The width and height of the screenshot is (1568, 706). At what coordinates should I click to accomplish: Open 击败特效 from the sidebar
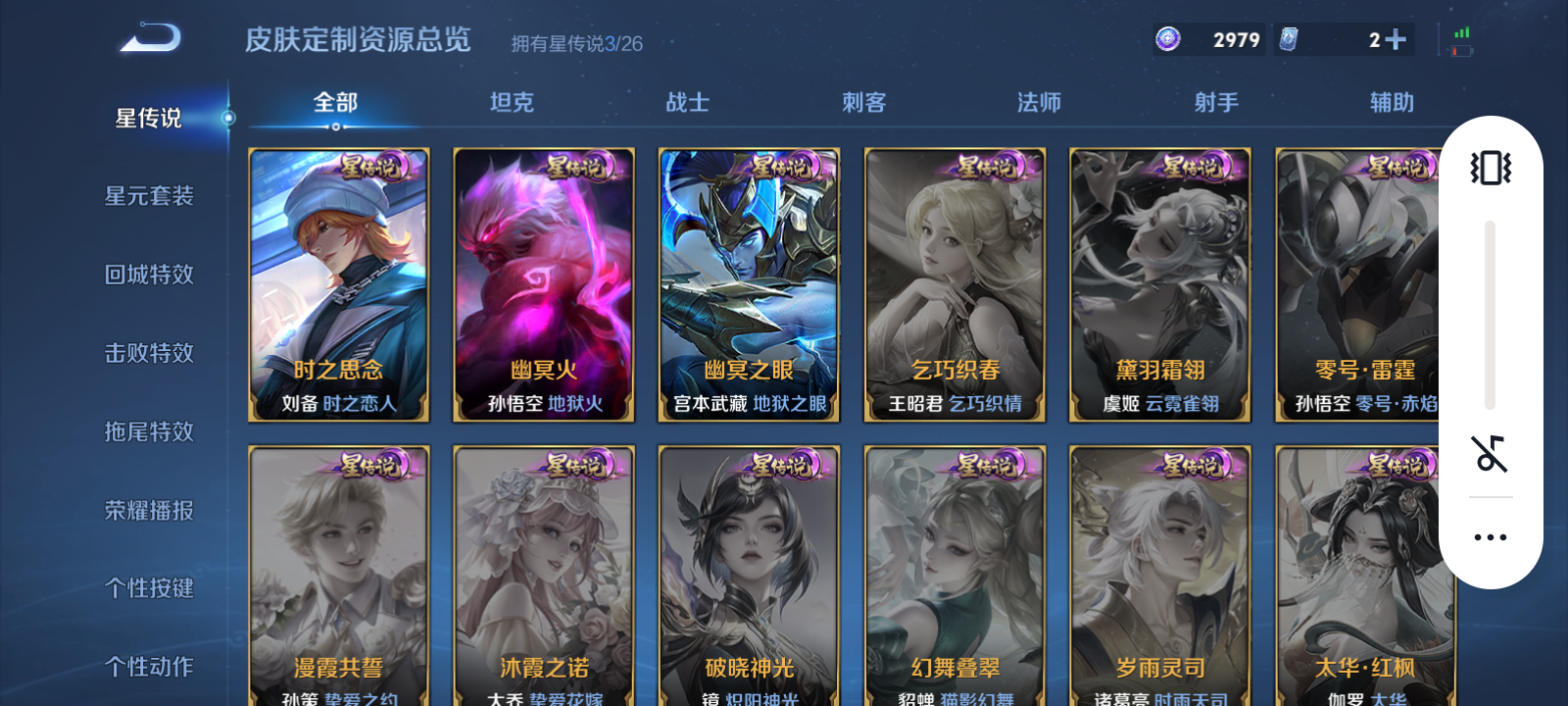point(147,353)
